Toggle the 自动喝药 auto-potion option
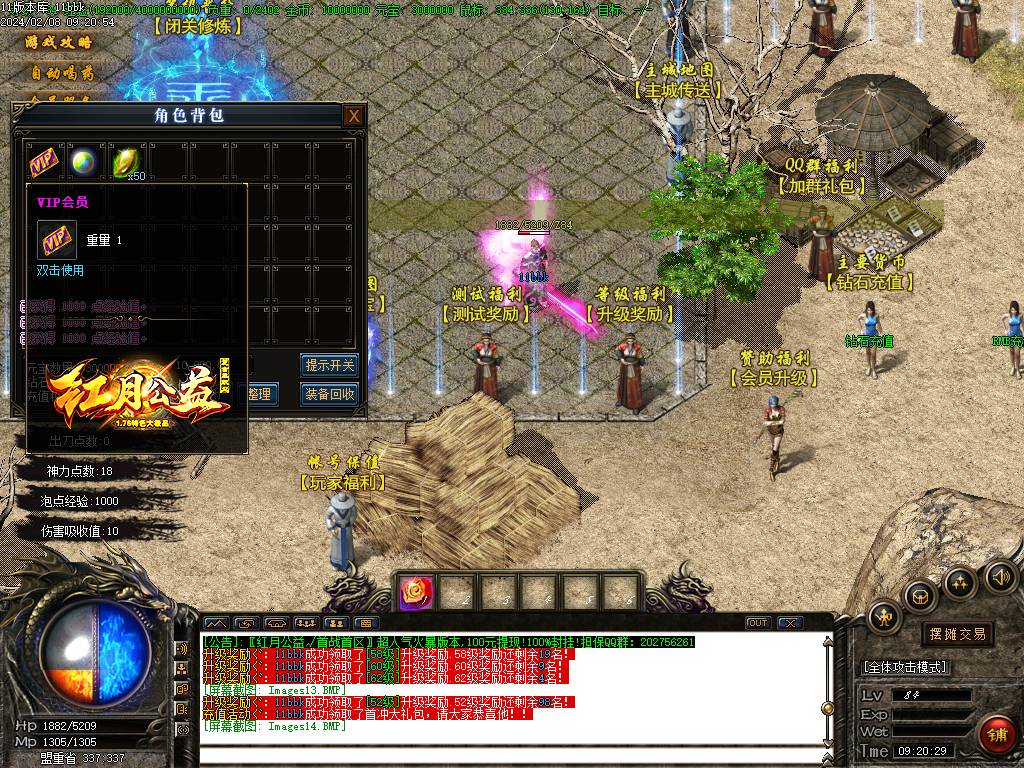Image resolution: width=1024 pixels, height=768 pixels. 60,73
